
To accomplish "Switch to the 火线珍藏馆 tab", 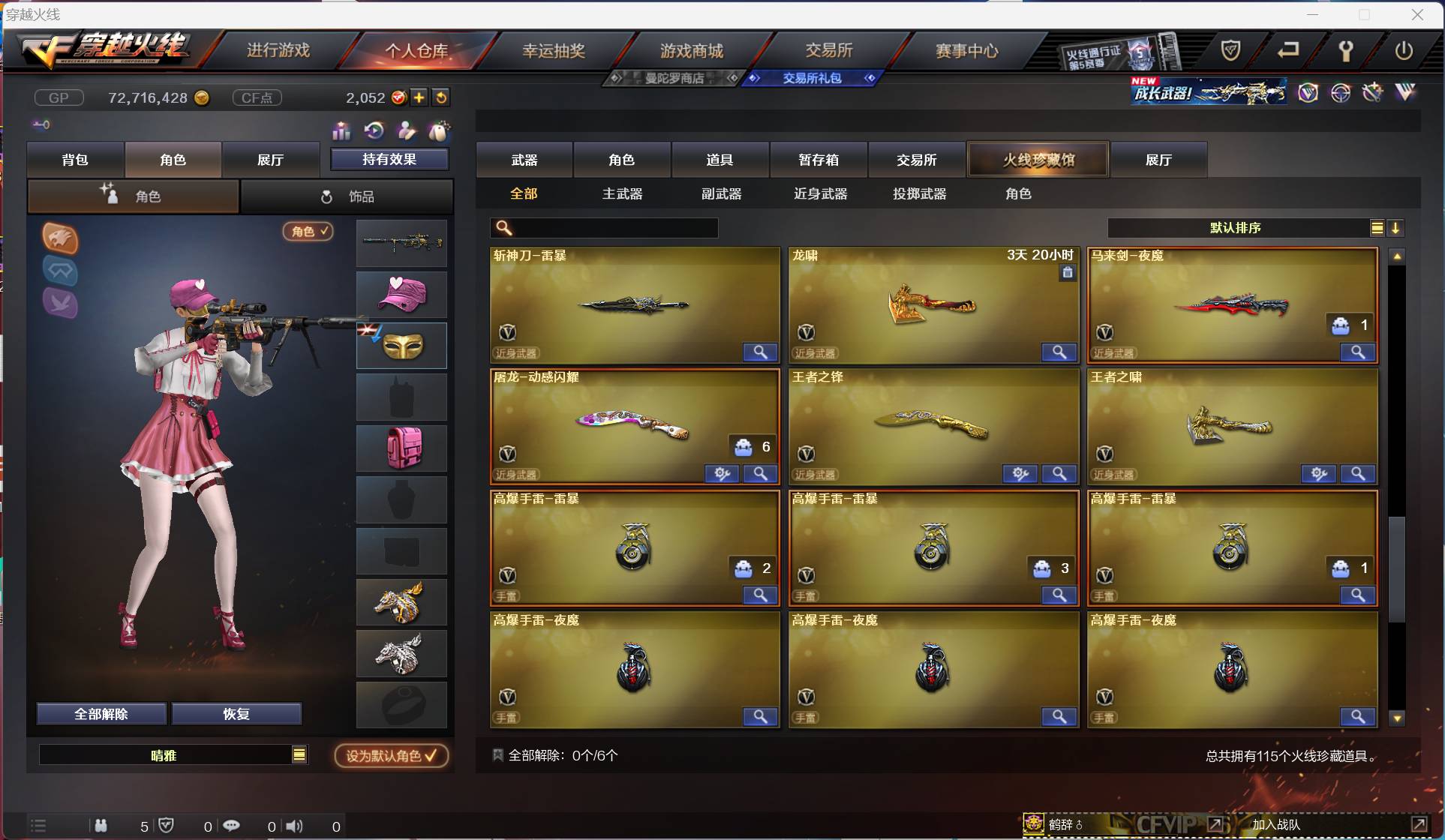I will tap(1038, 160).
